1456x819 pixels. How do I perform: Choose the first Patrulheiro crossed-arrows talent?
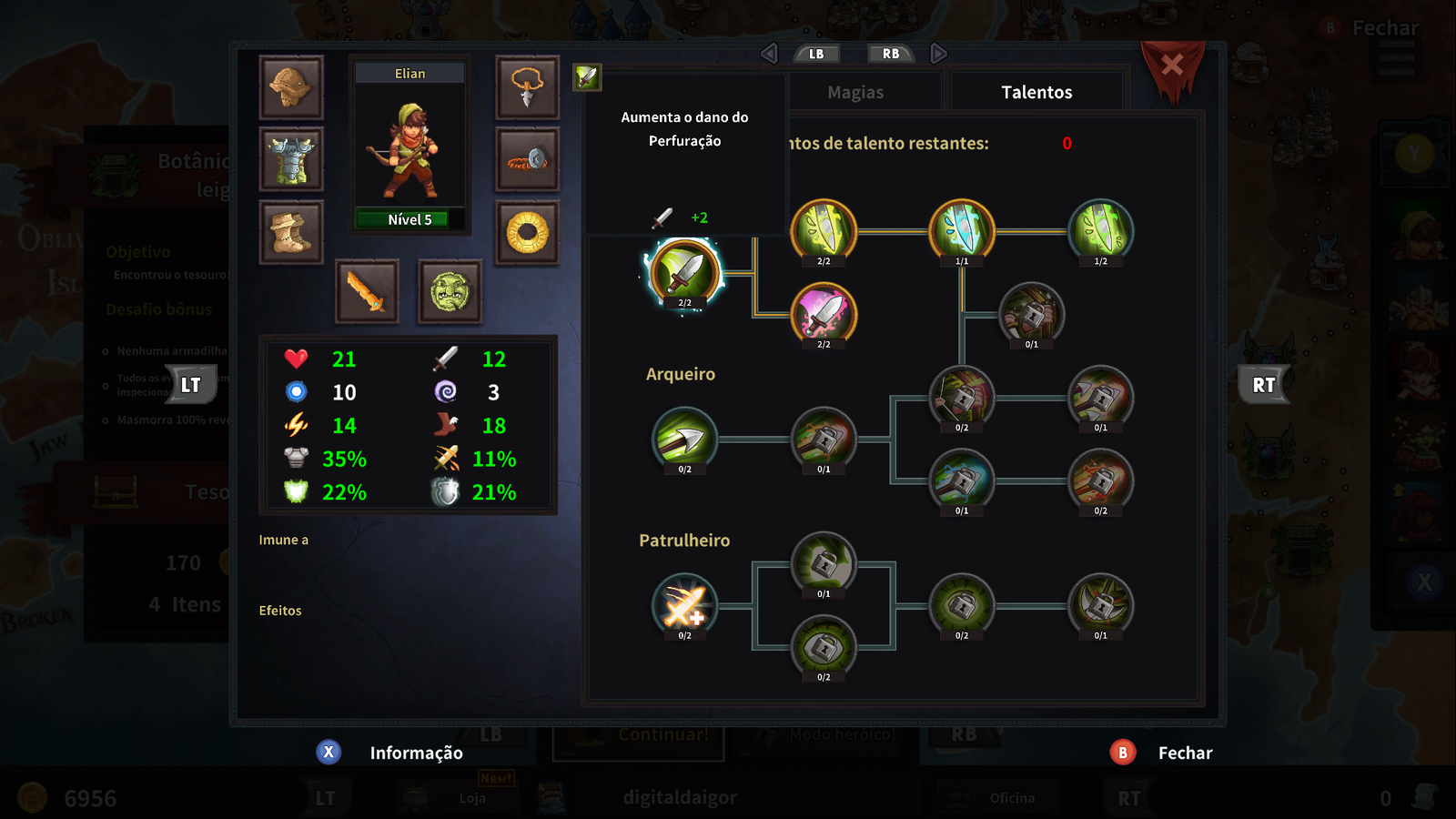pos(684,606)
